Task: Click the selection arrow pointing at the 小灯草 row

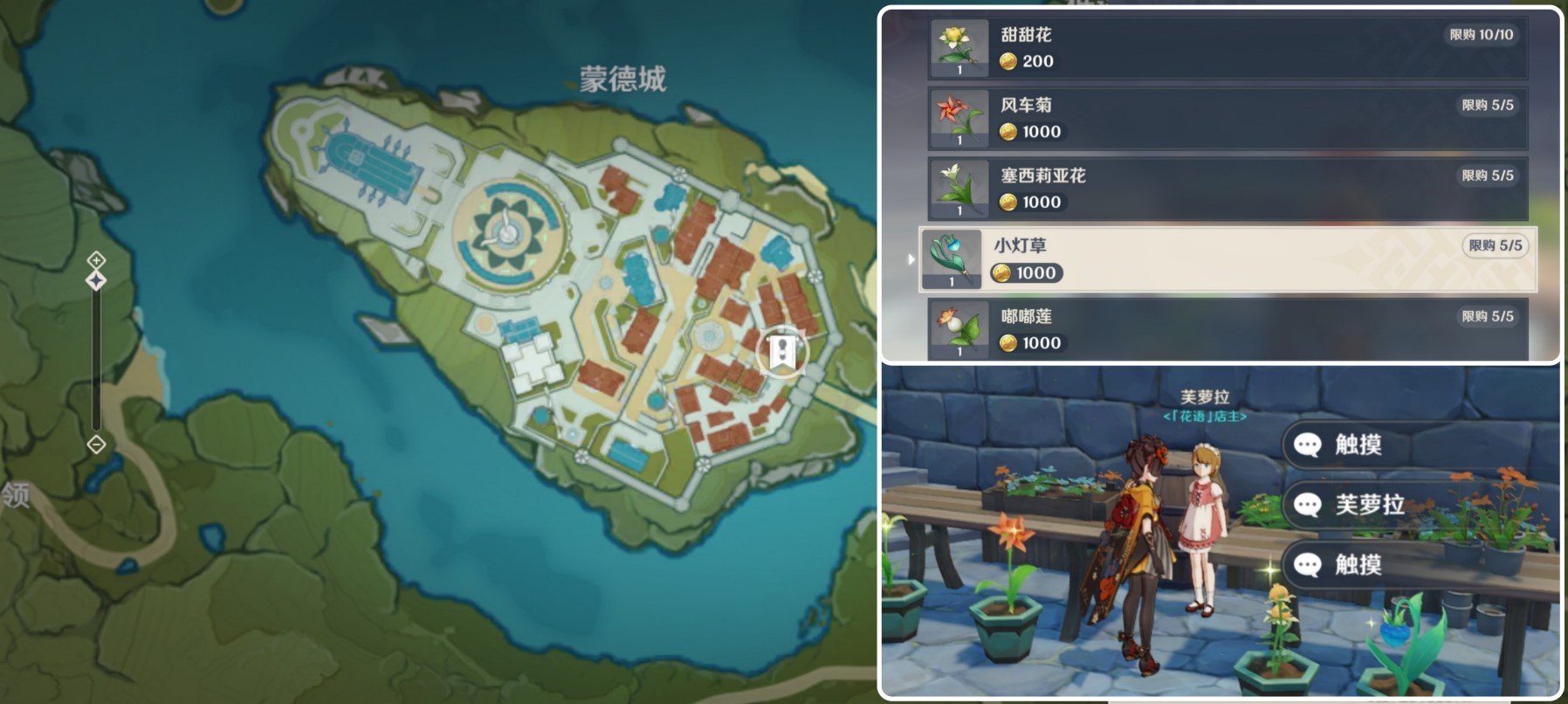Action: click(x=911, y=259)
